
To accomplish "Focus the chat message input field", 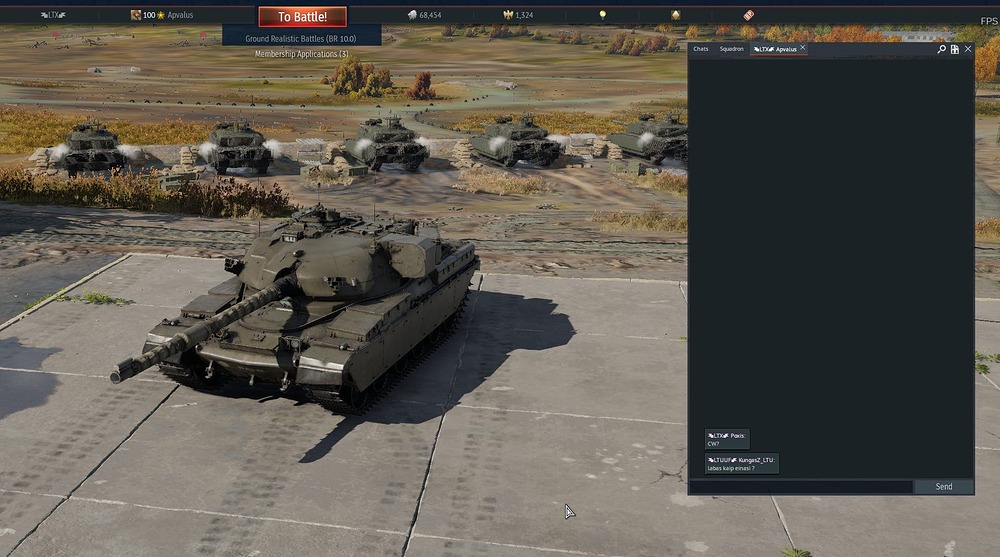I will pyautogui.click(x=800, y=487).
